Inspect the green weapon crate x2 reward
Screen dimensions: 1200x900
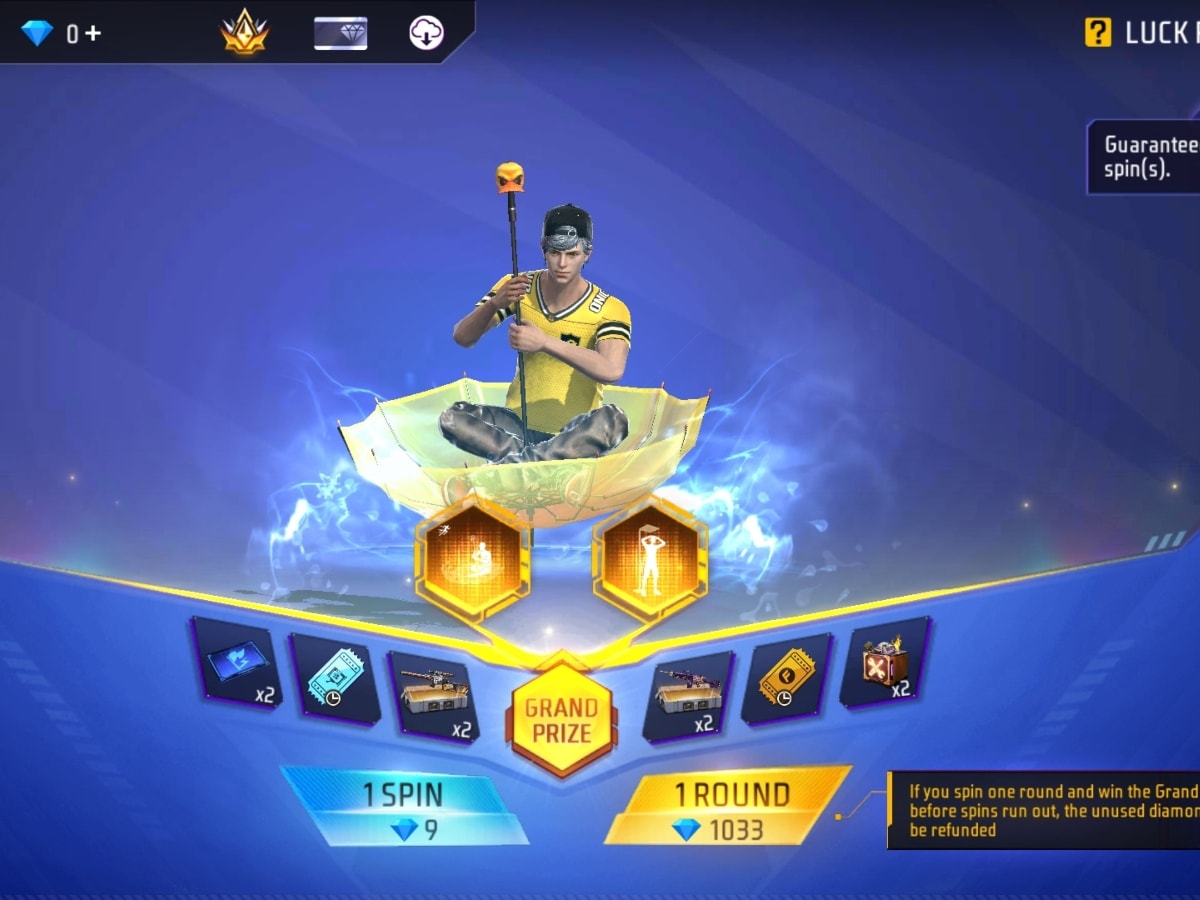pyautogui.click(x=433, y=695)
